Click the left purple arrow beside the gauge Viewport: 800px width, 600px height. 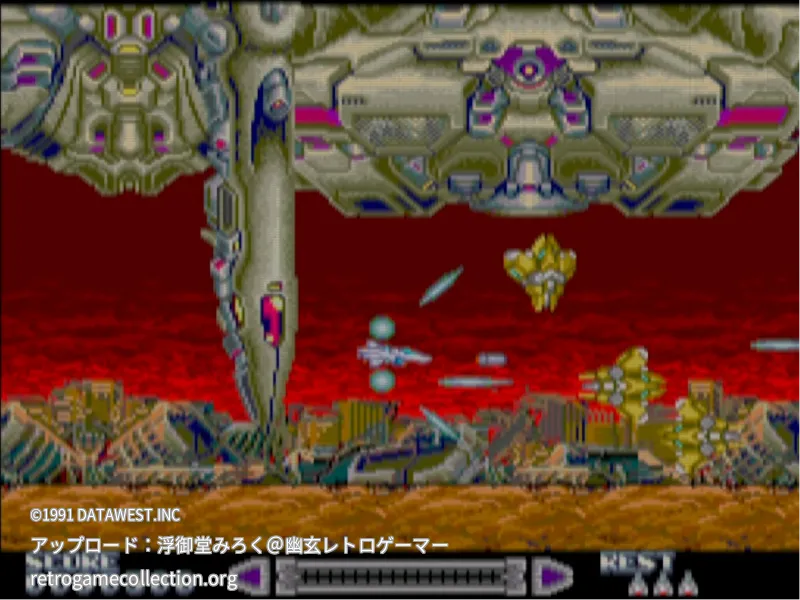(x=253, y=576)
